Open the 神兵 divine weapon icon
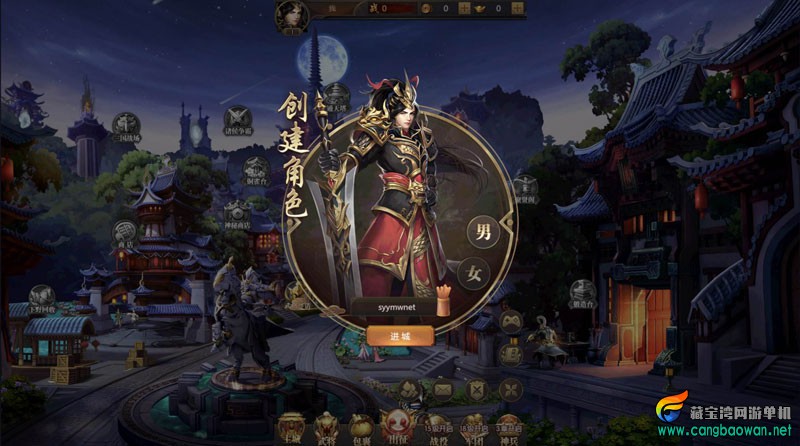Screen dimensions: 800x446 pyautogui.click(x=509, y=425)
